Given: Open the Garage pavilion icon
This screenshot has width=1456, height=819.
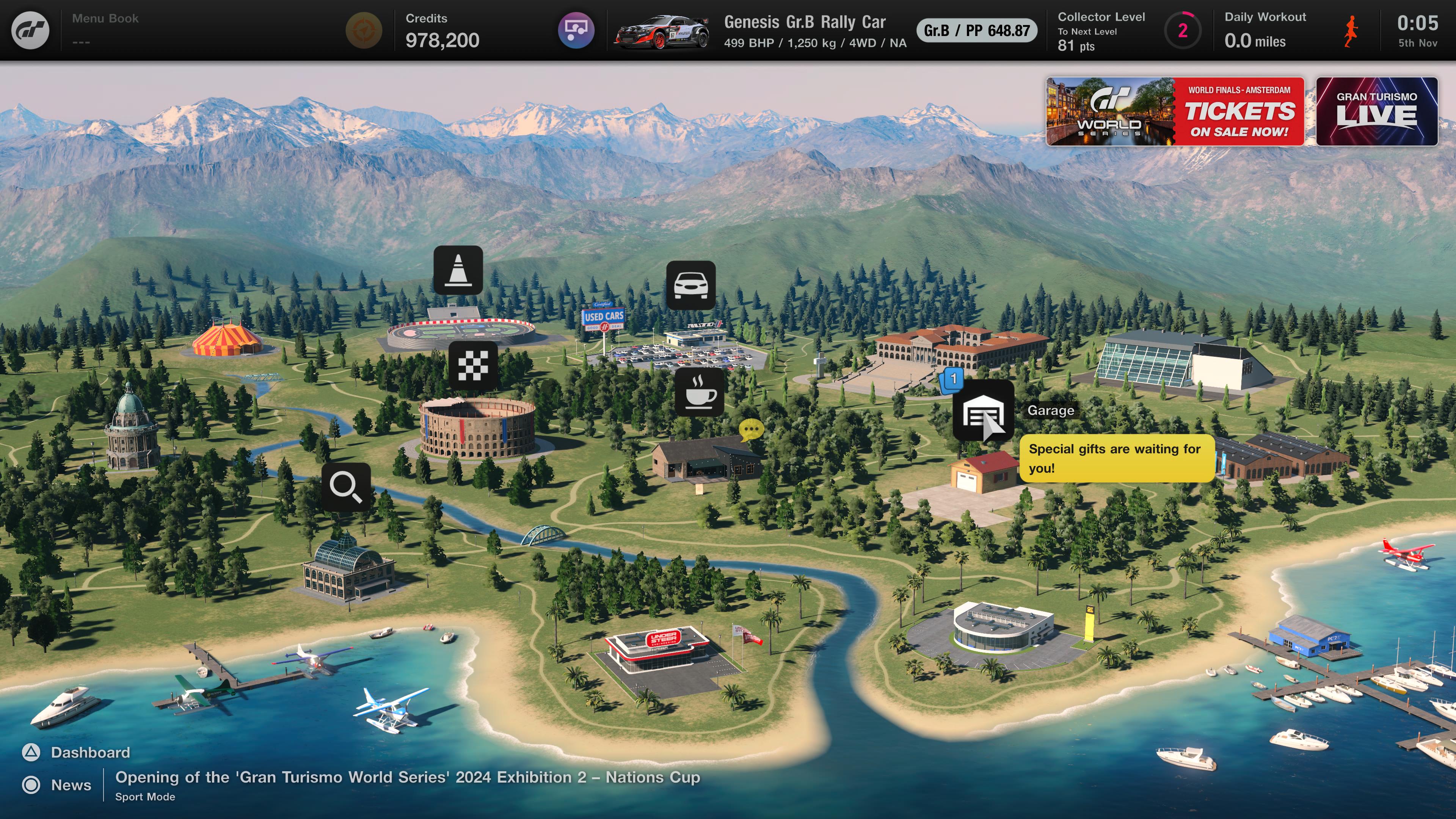Looking at the screenshot, I should [x=983, y=411].
